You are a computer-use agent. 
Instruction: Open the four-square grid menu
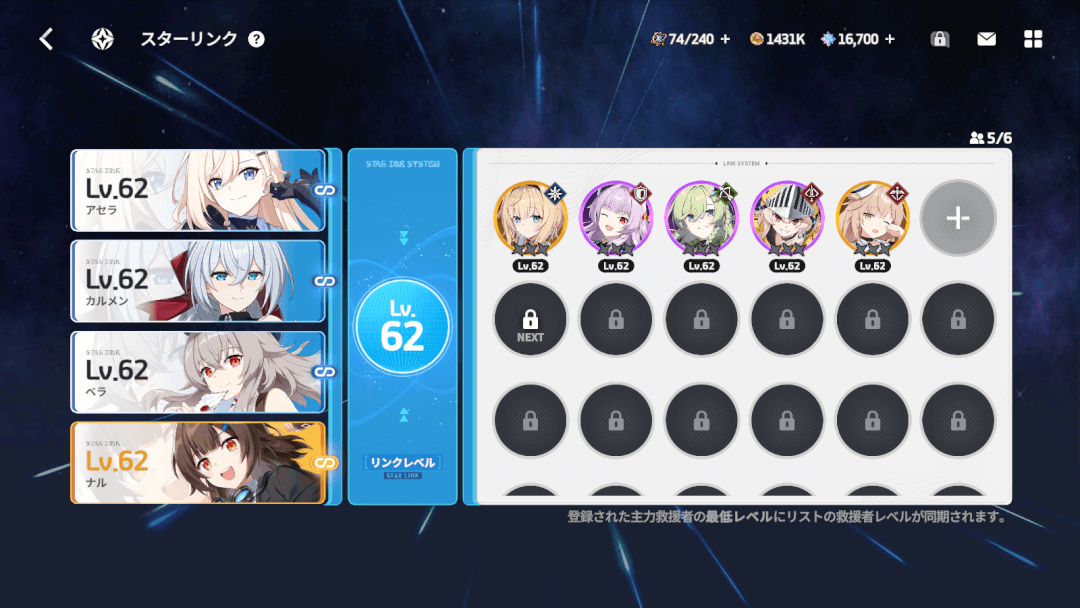1033,39
